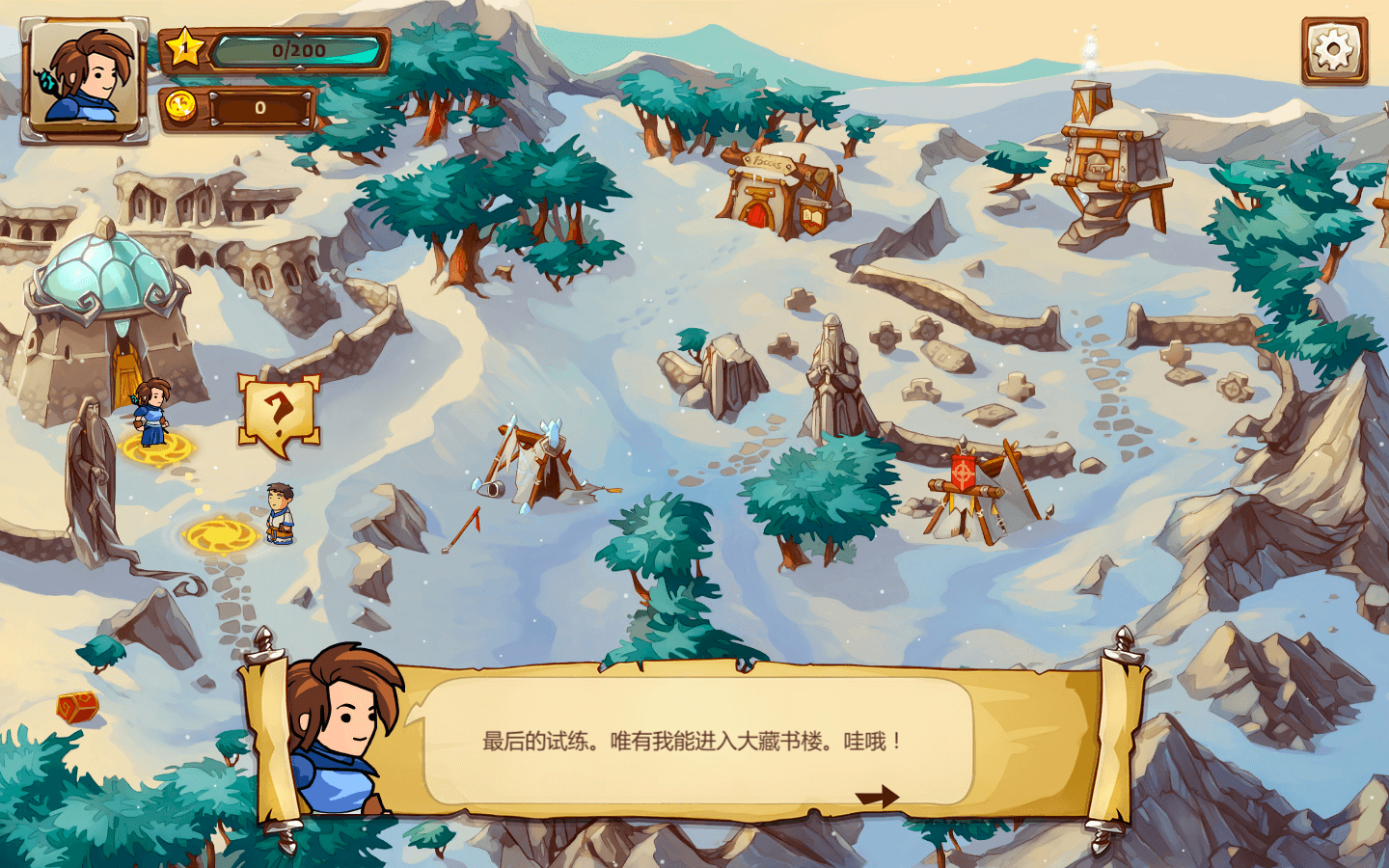The height and width of the screenshot is (868, 1389).
Task: Open the hero portrait profile
Action: click(85, 79)
